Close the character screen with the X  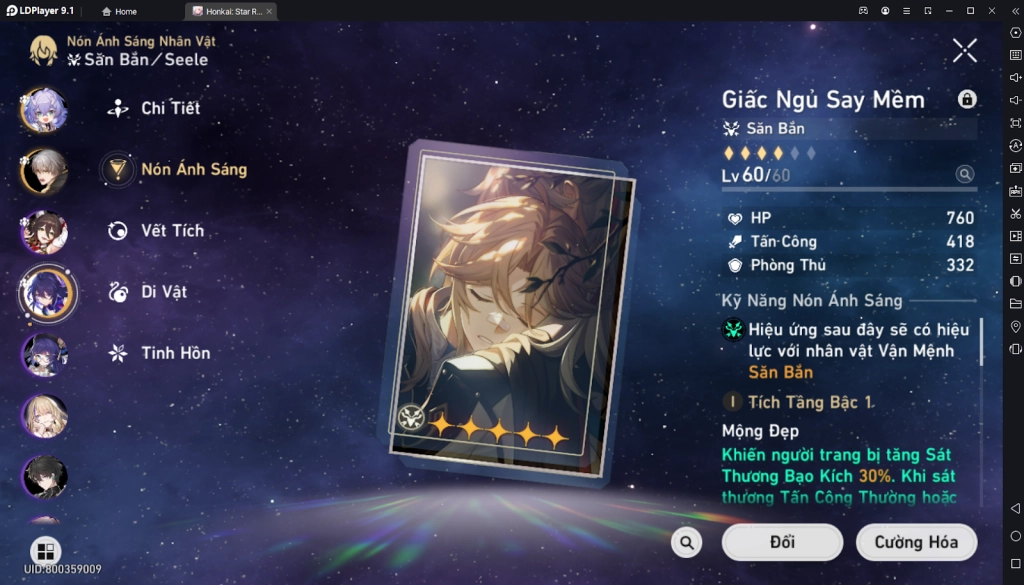coord(965,50)
